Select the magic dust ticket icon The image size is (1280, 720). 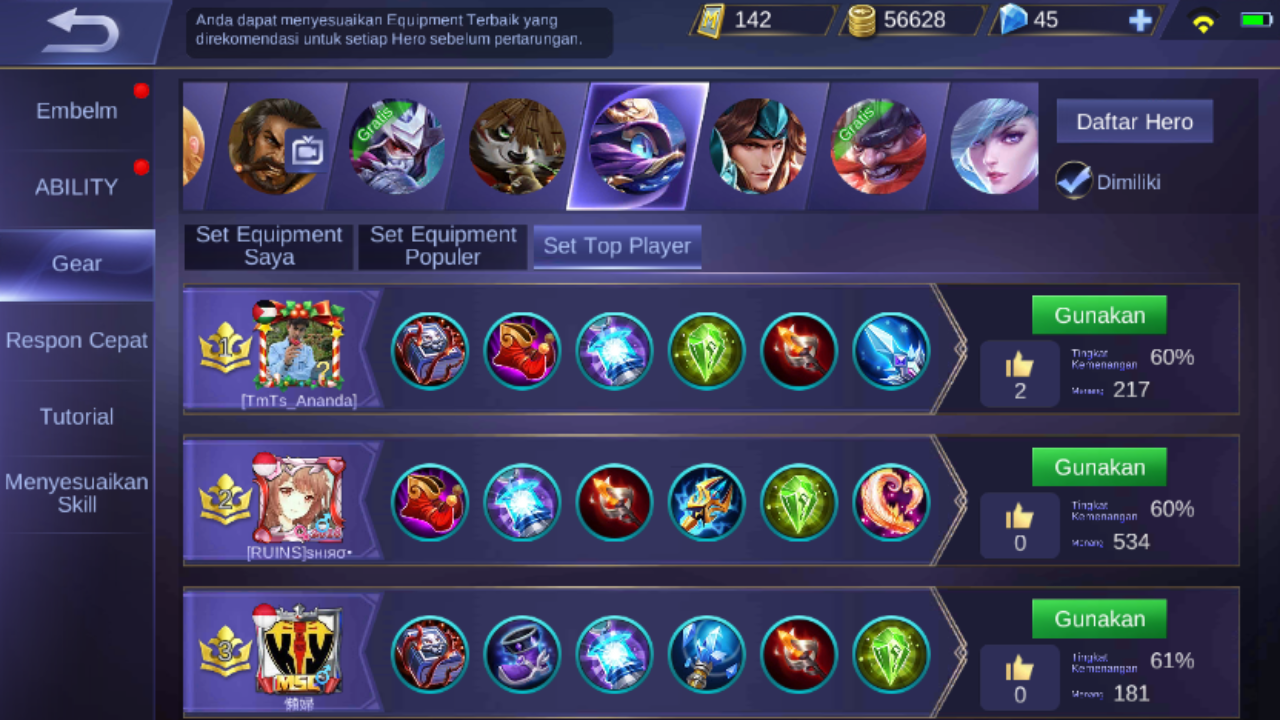point(710,19)
